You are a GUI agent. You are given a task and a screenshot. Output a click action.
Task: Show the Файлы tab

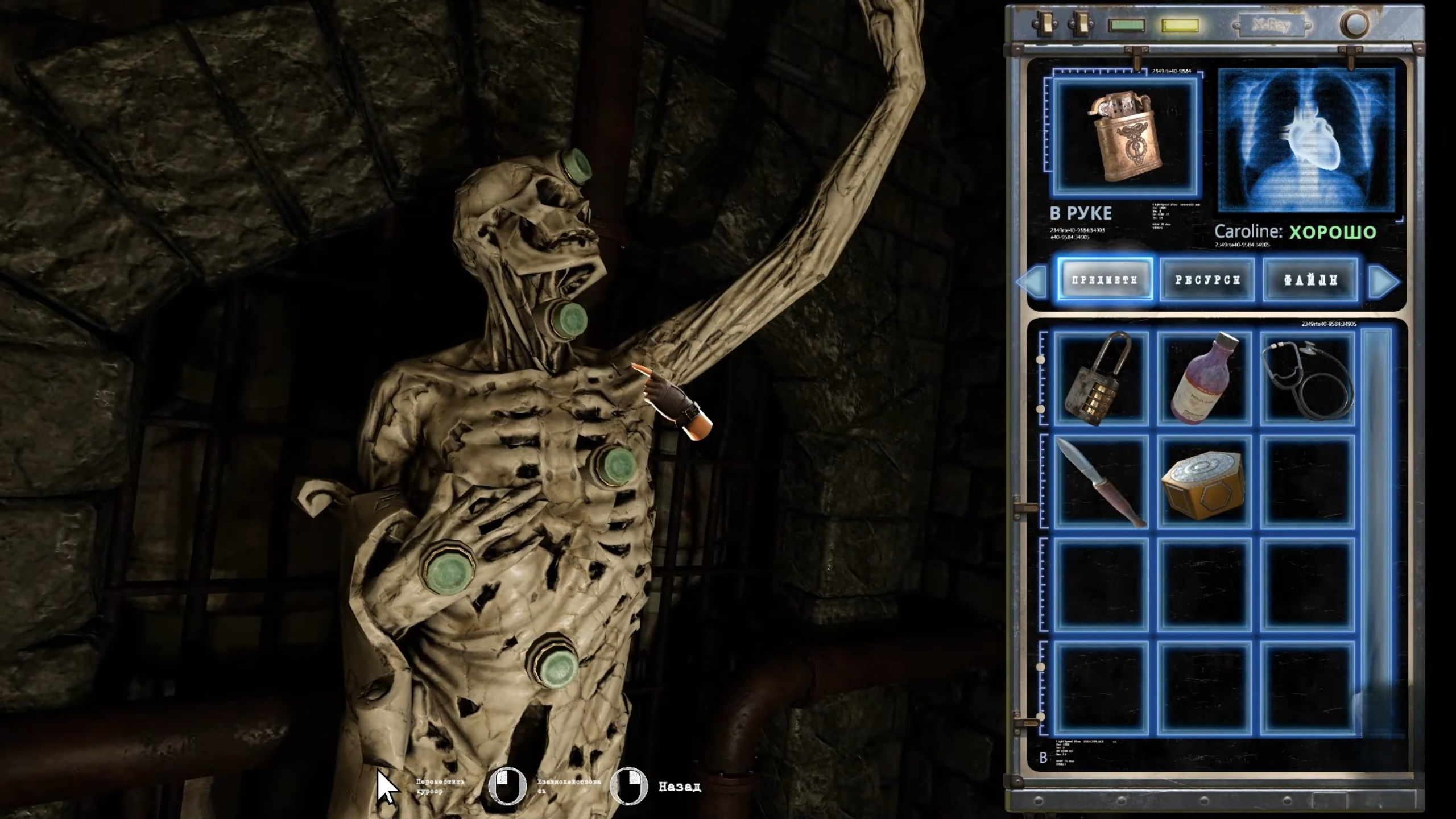(x=1310, y=279)
